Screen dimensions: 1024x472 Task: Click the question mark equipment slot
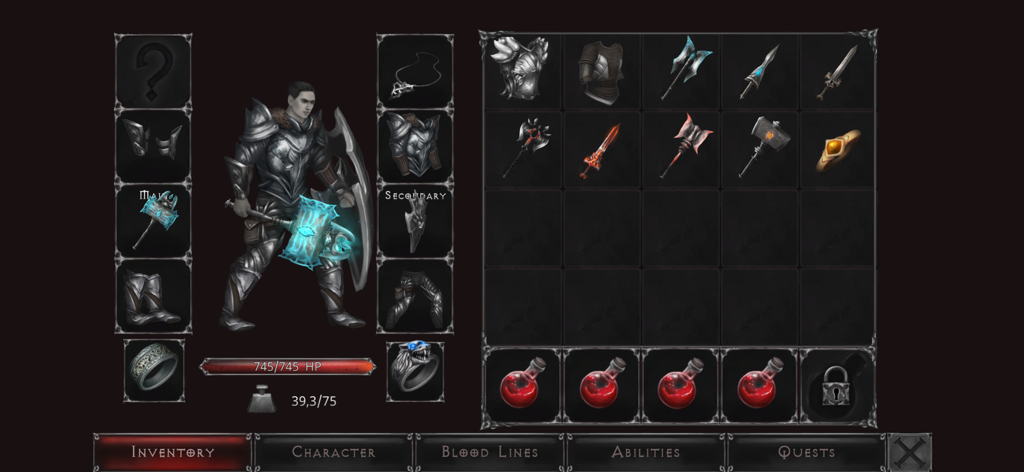click(153, 71)
